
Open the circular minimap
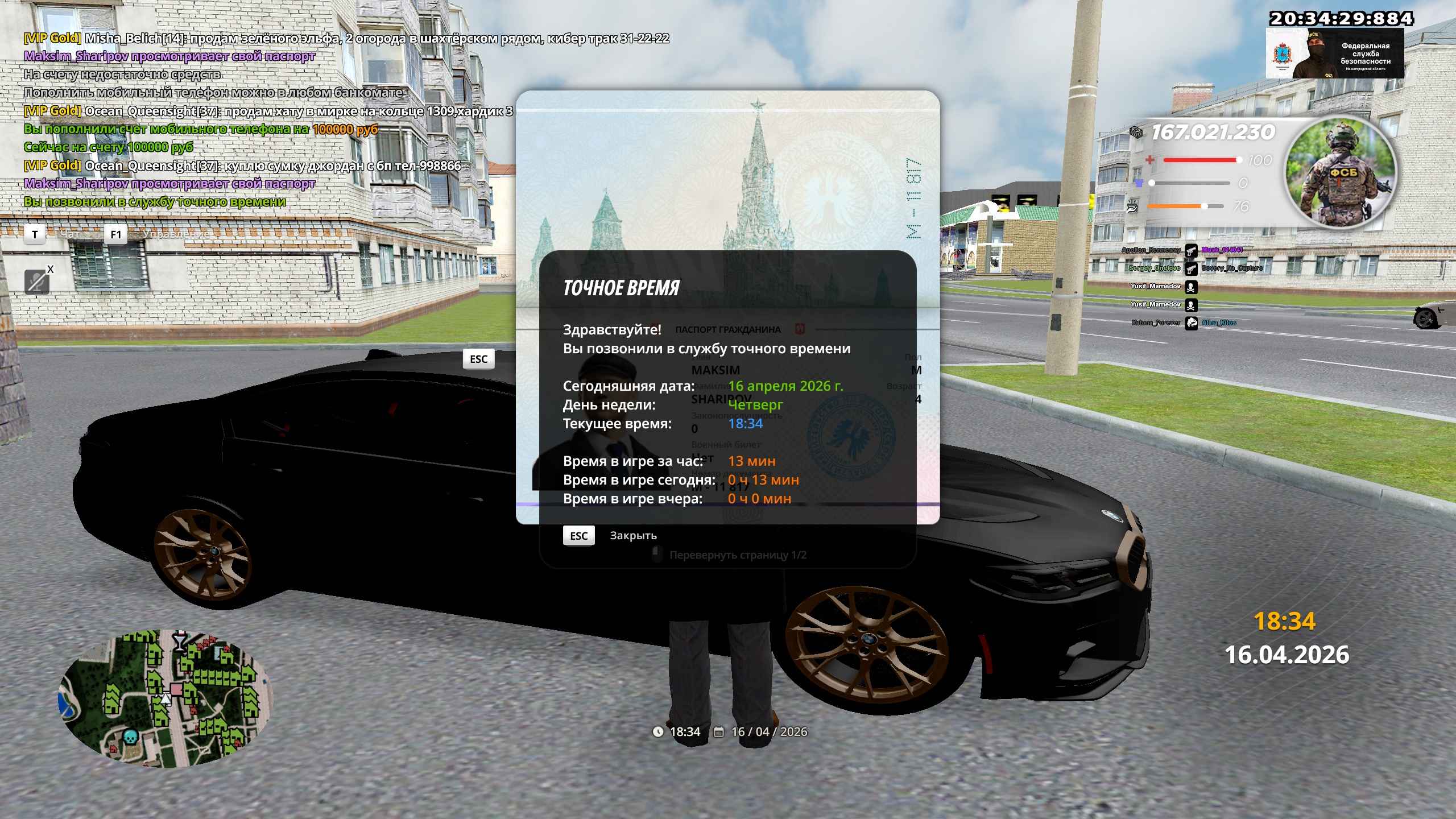pos(166,699)
